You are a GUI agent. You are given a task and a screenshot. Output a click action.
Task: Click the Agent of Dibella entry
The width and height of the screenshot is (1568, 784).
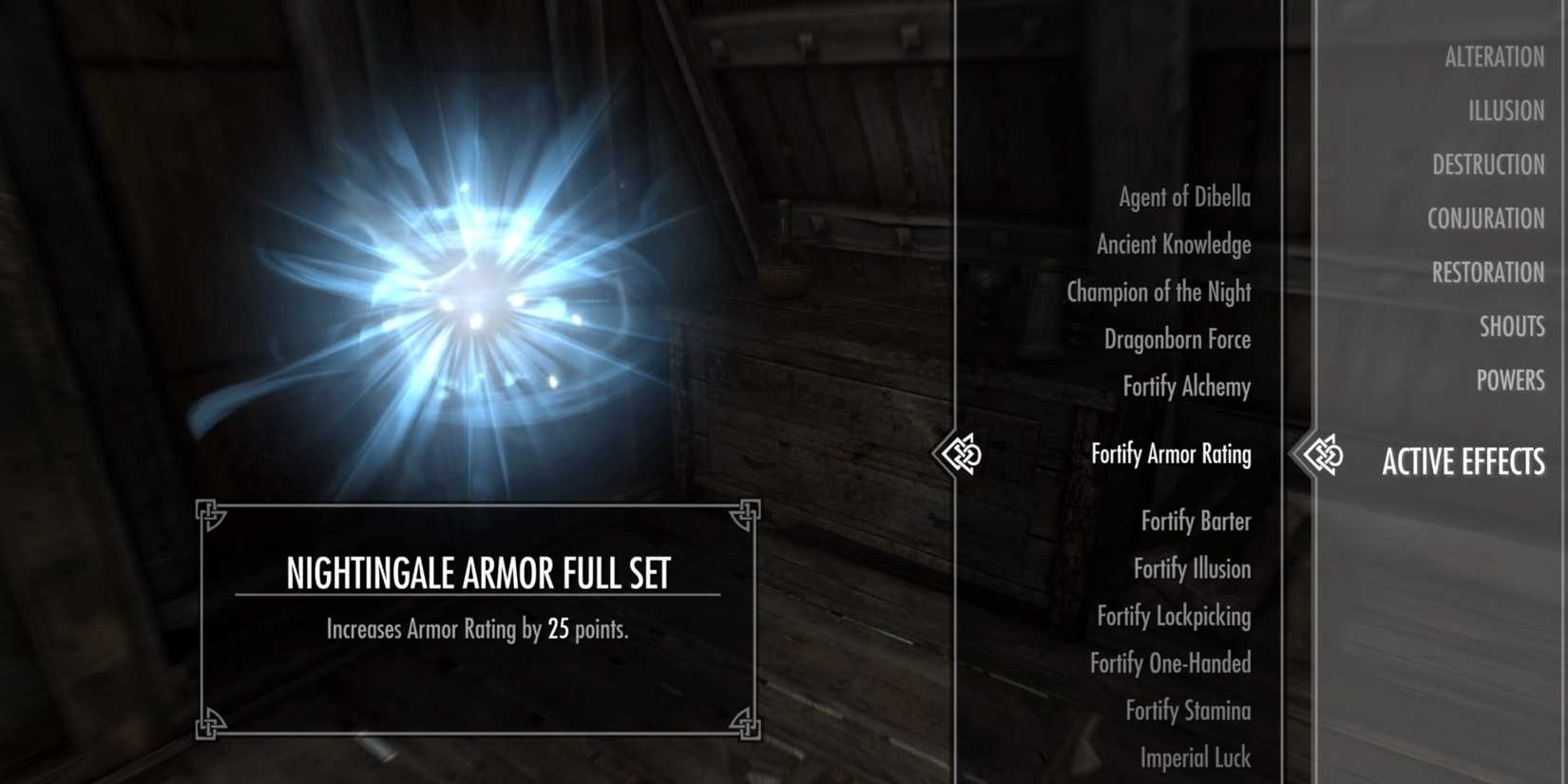tap(1183, 197)
